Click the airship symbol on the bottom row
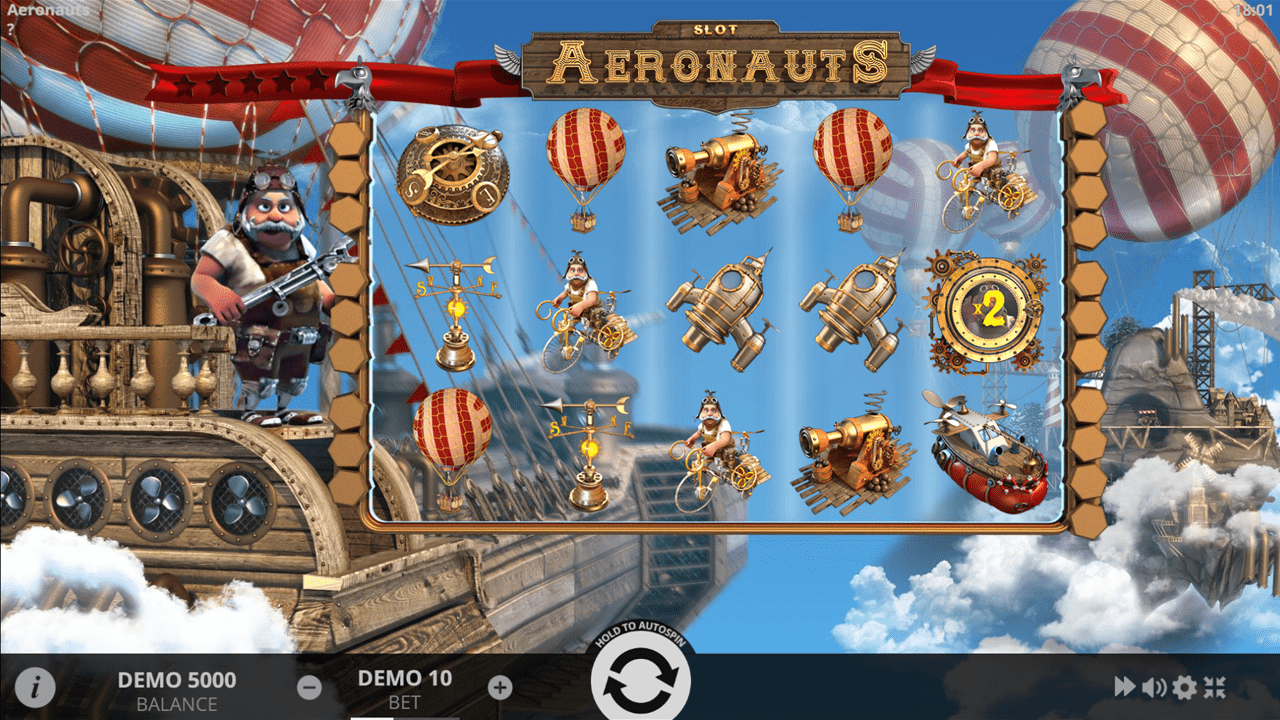 pyautogui.click(x=987, y=450)
